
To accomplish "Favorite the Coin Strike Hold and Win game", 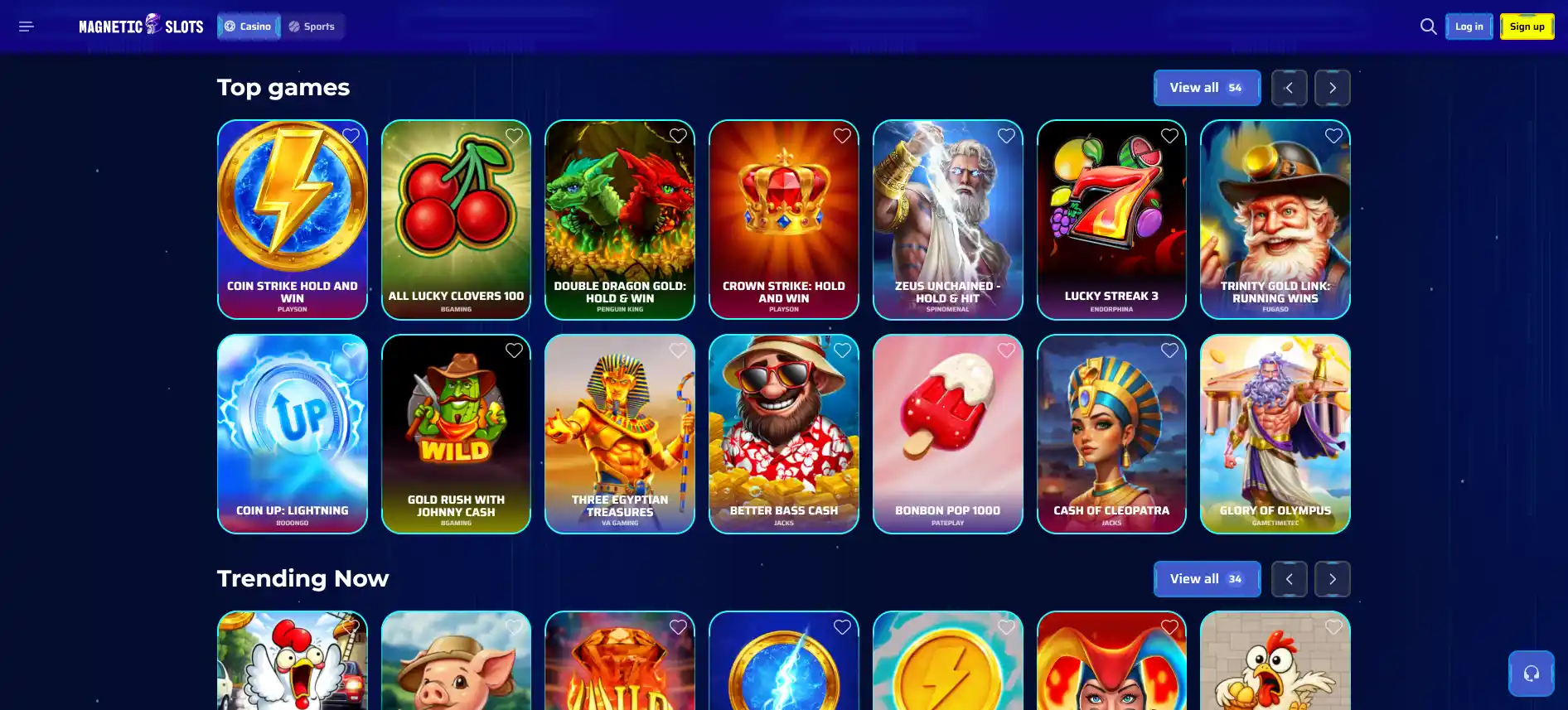I will 349,135.
